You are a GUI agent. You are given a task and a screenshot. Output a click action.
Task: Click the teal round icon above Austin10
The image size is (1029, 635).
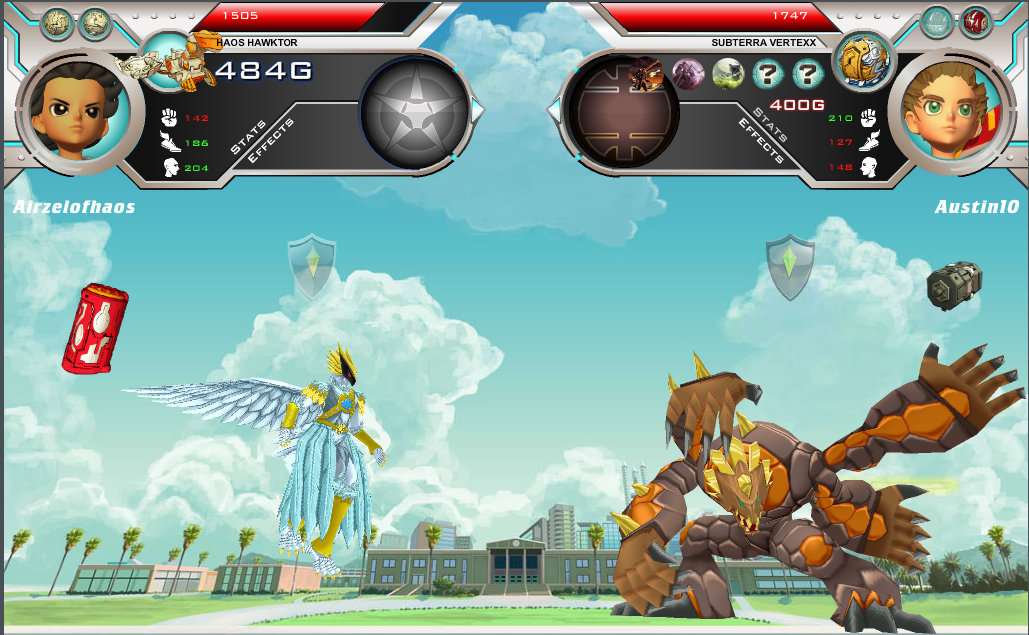point(937,21)
